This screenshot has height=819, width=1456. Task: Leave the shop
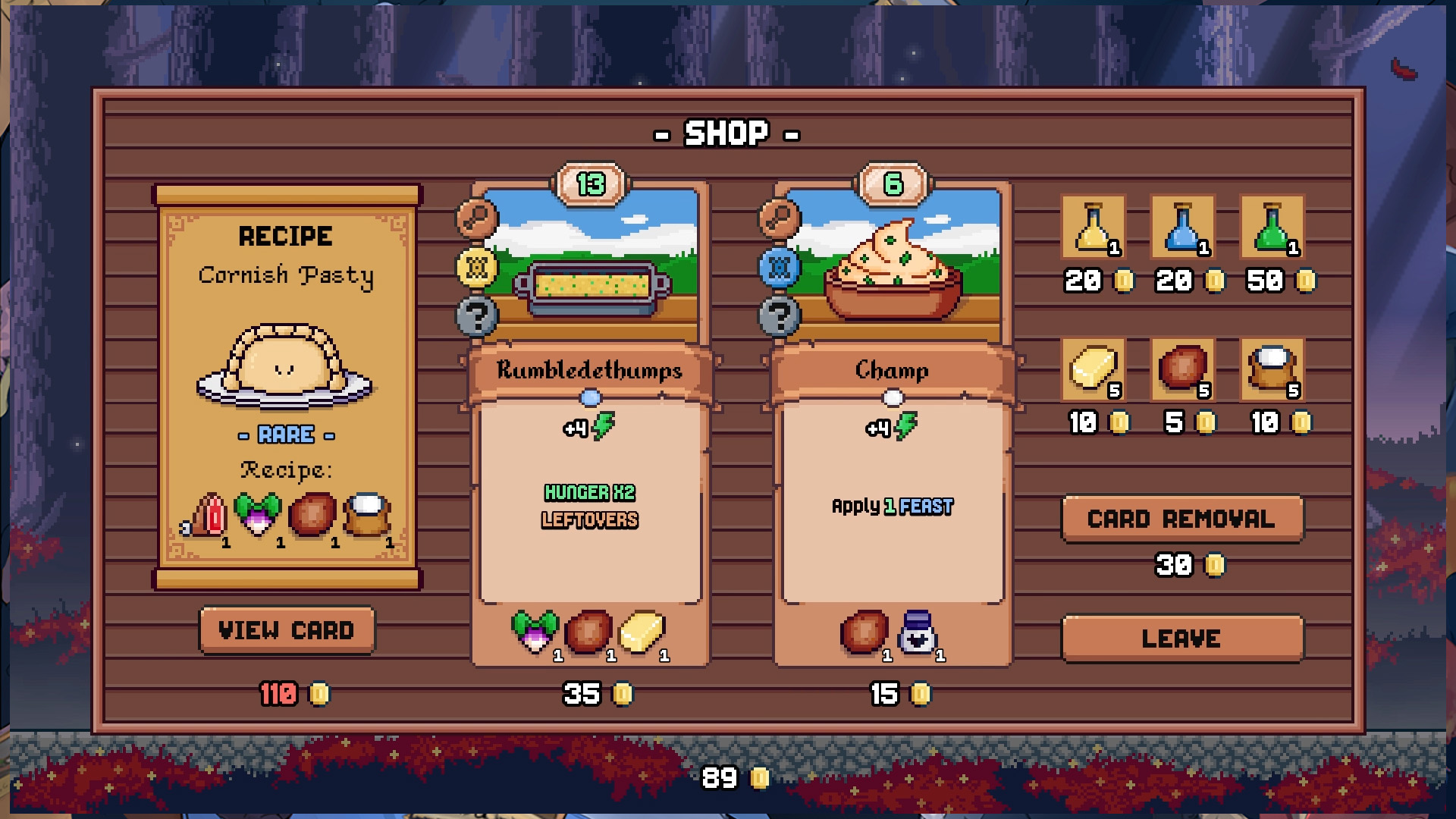pyautogui.click(x=1181, y=638)
